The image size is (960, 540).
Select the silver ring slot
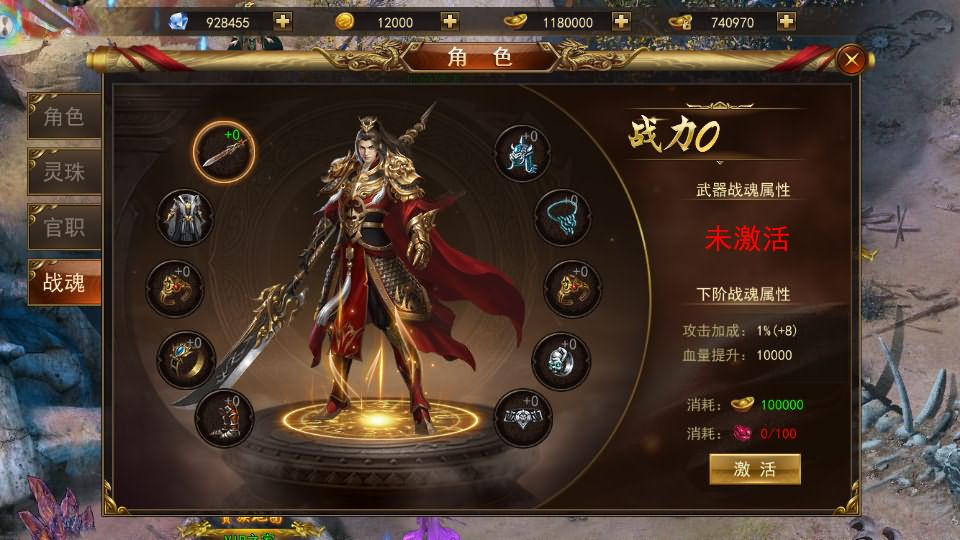point(561,359)
